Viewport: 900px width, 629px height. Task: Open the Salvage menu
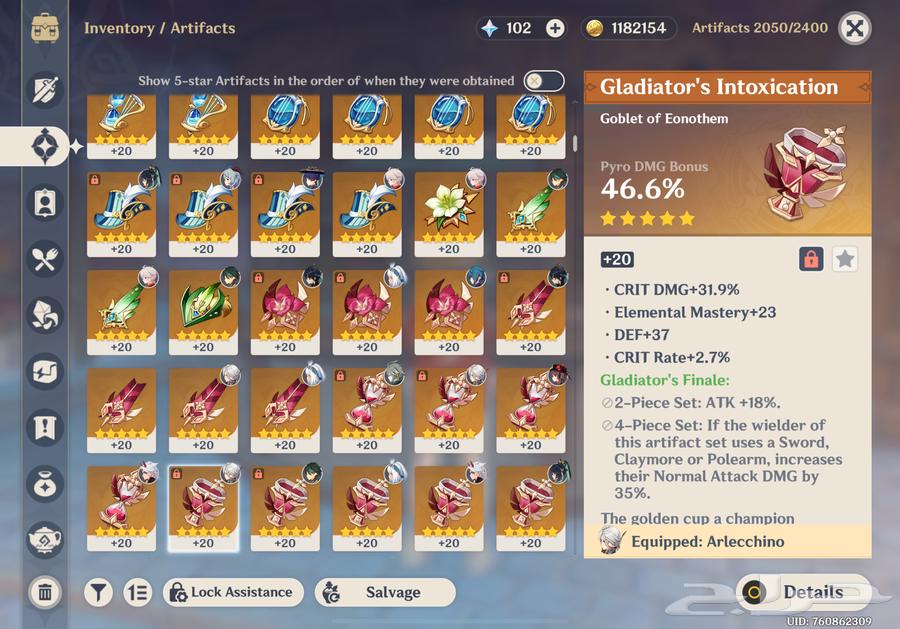pyautogui.click(x=384, y=592)
